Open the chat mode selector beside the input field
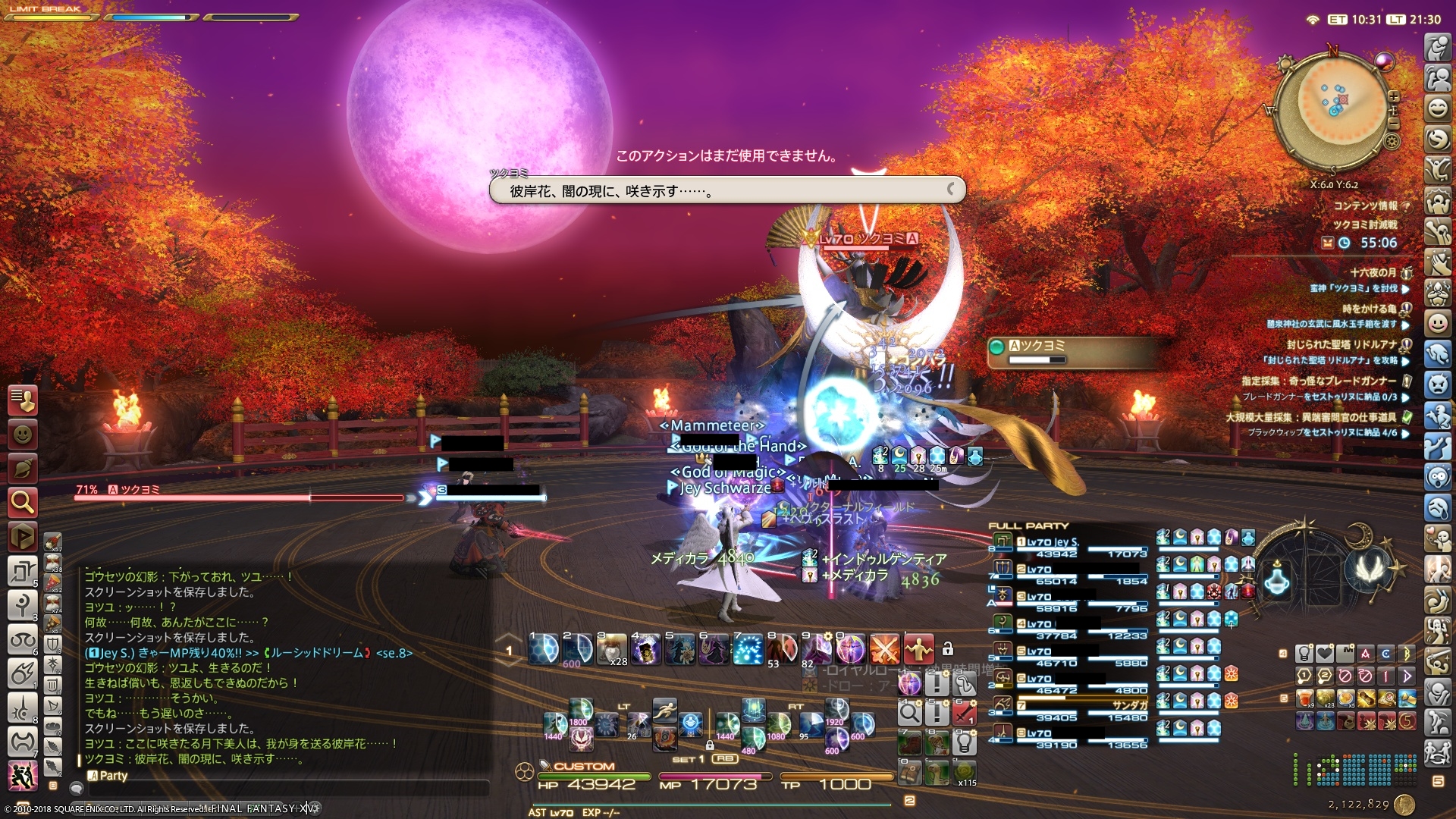 pos(77,789)
